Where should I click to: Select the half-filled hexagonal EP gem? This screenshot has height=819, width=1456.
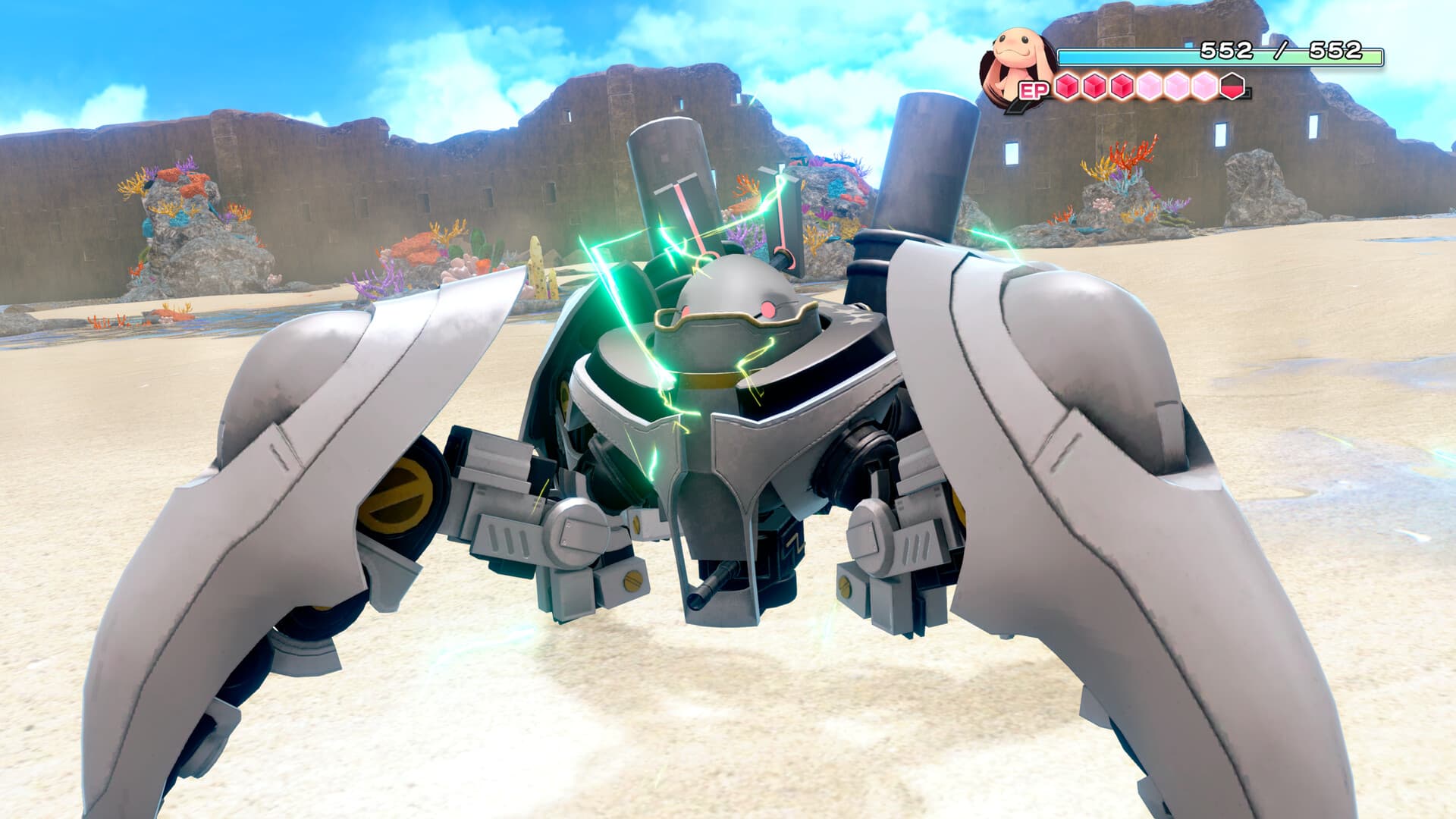coord(1232,87)
